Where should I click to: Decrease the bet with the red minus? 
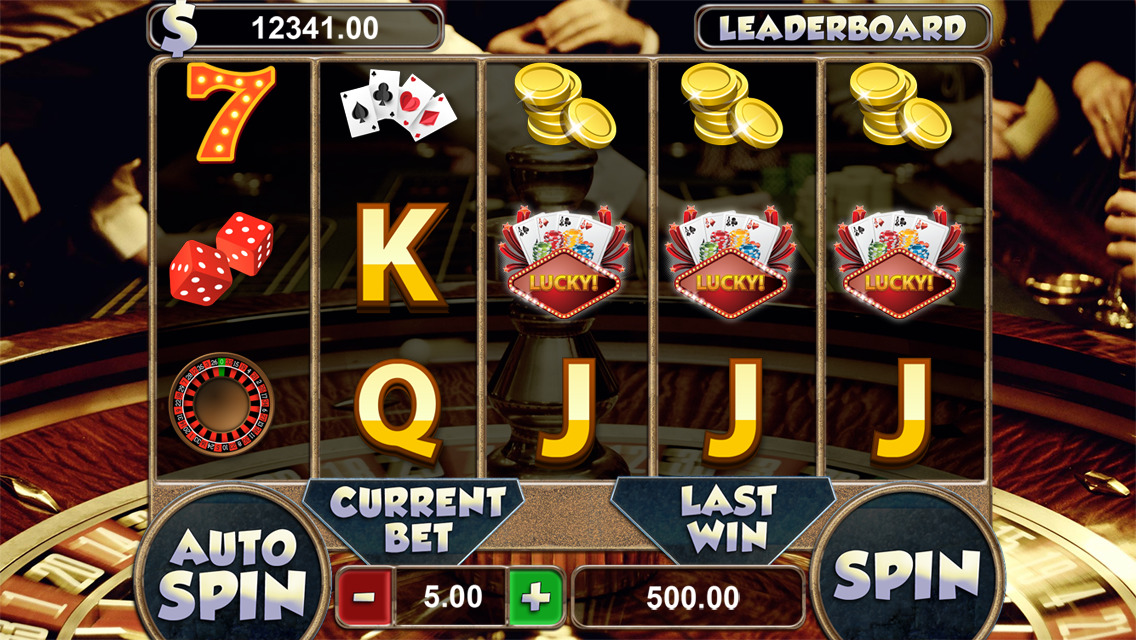point(365,598)
